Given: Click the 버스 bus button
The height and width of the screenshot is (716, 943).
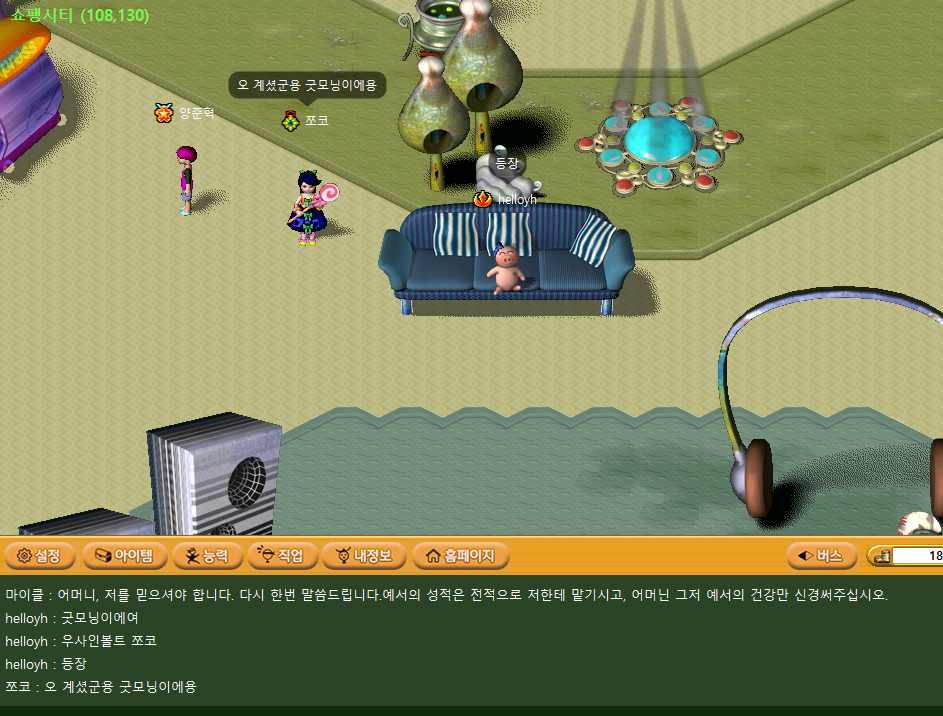Looking at the screenshot, I should click(820, 555).
